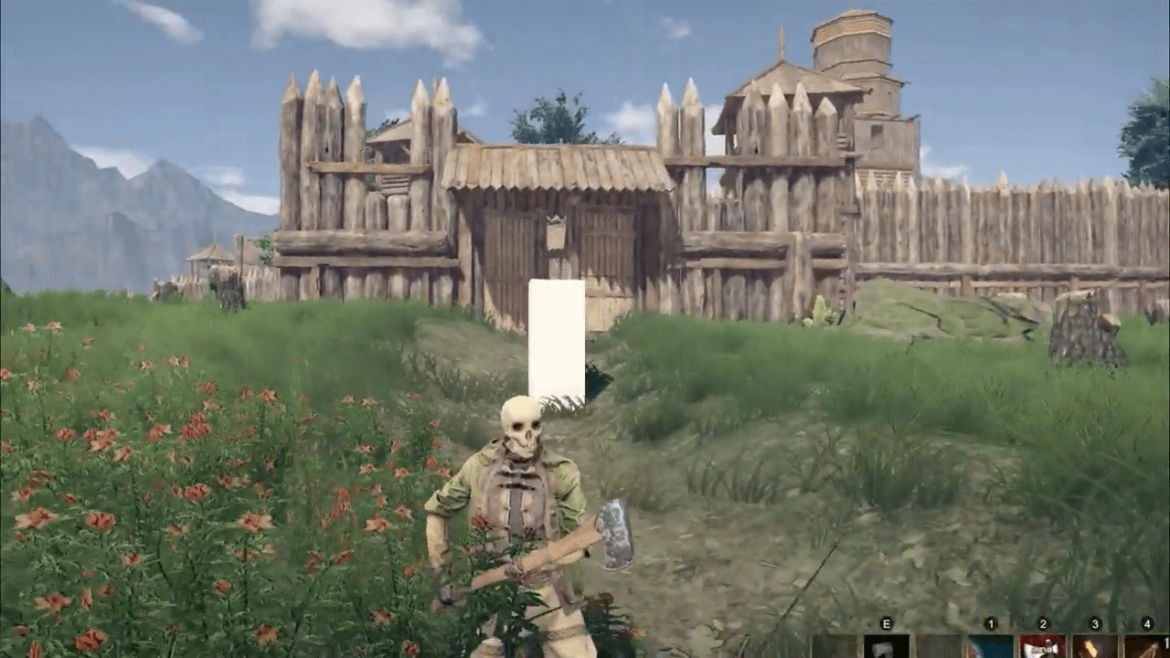The image size is (1170, 658).
Task: Select the torch item in slot 3
Action: pyautogui.click(x=1095, y=647)
